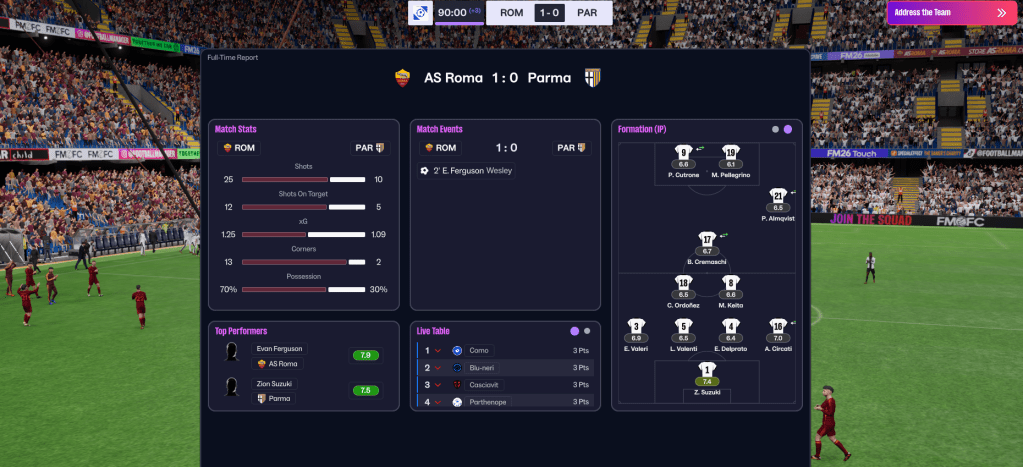The height and width of the screenshot is (467, 1023).
Task: Select Evan Ferguson in Top Performers
Action: [x=278, y=349]
